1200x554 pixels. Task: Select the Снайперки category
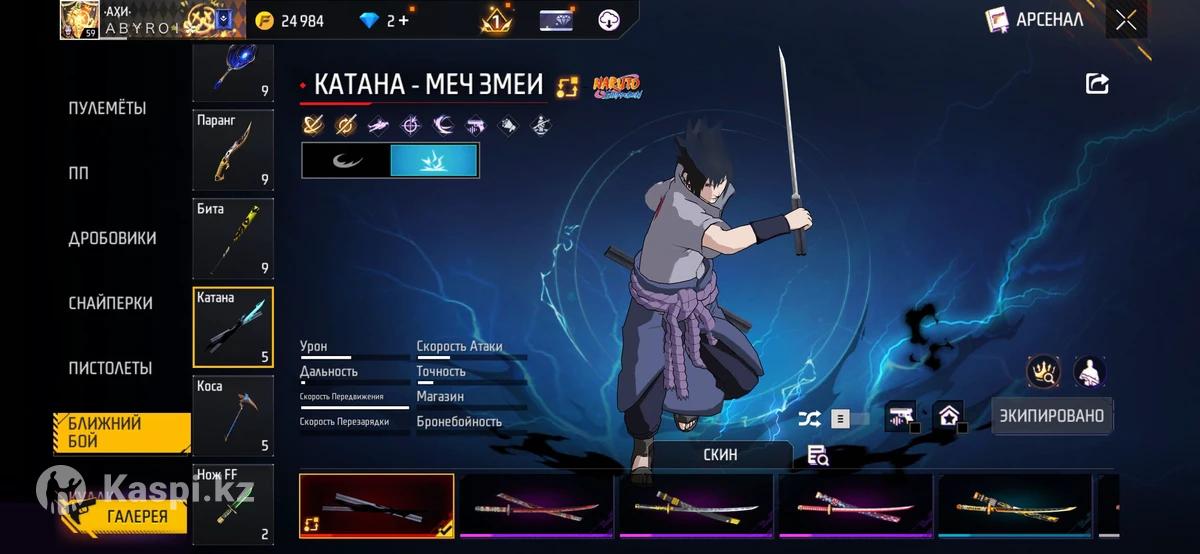[x=110, y=303]
